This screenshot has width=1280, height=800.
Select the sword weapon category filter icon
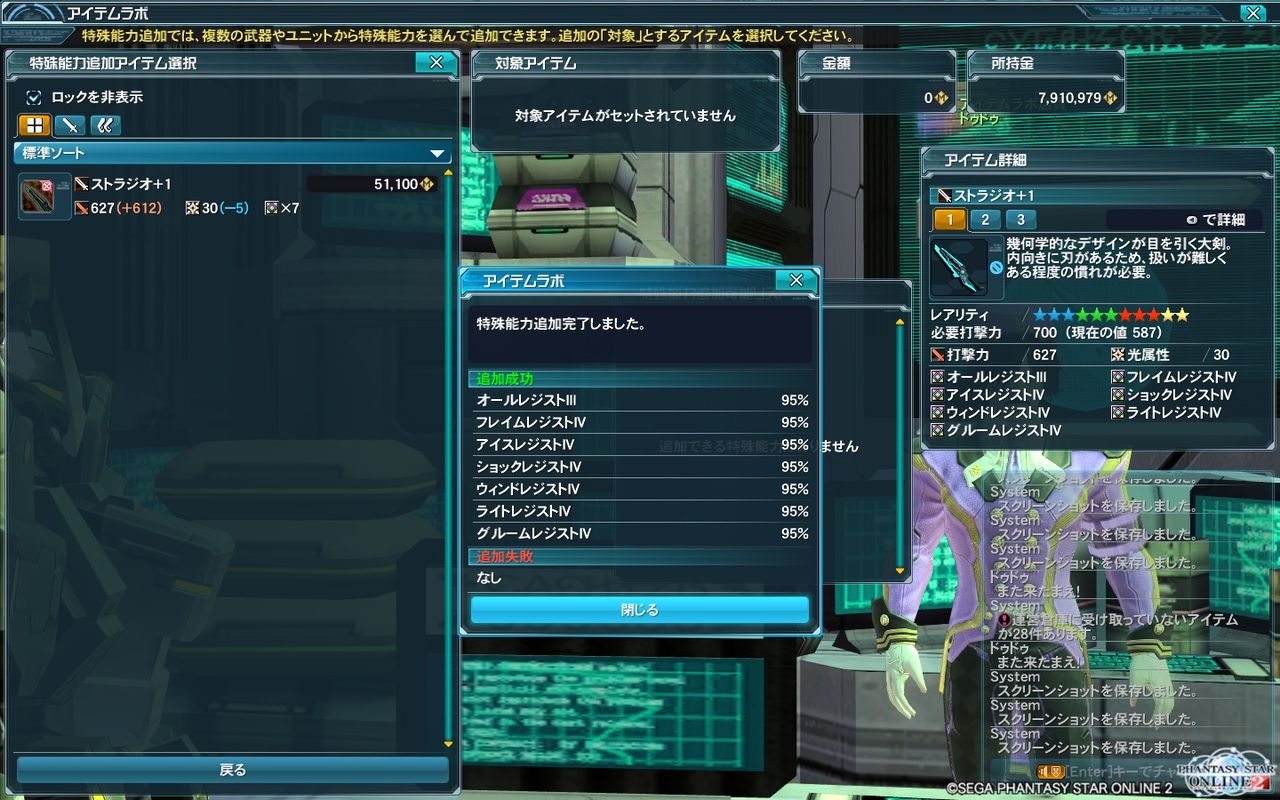(x=67, y=125)
